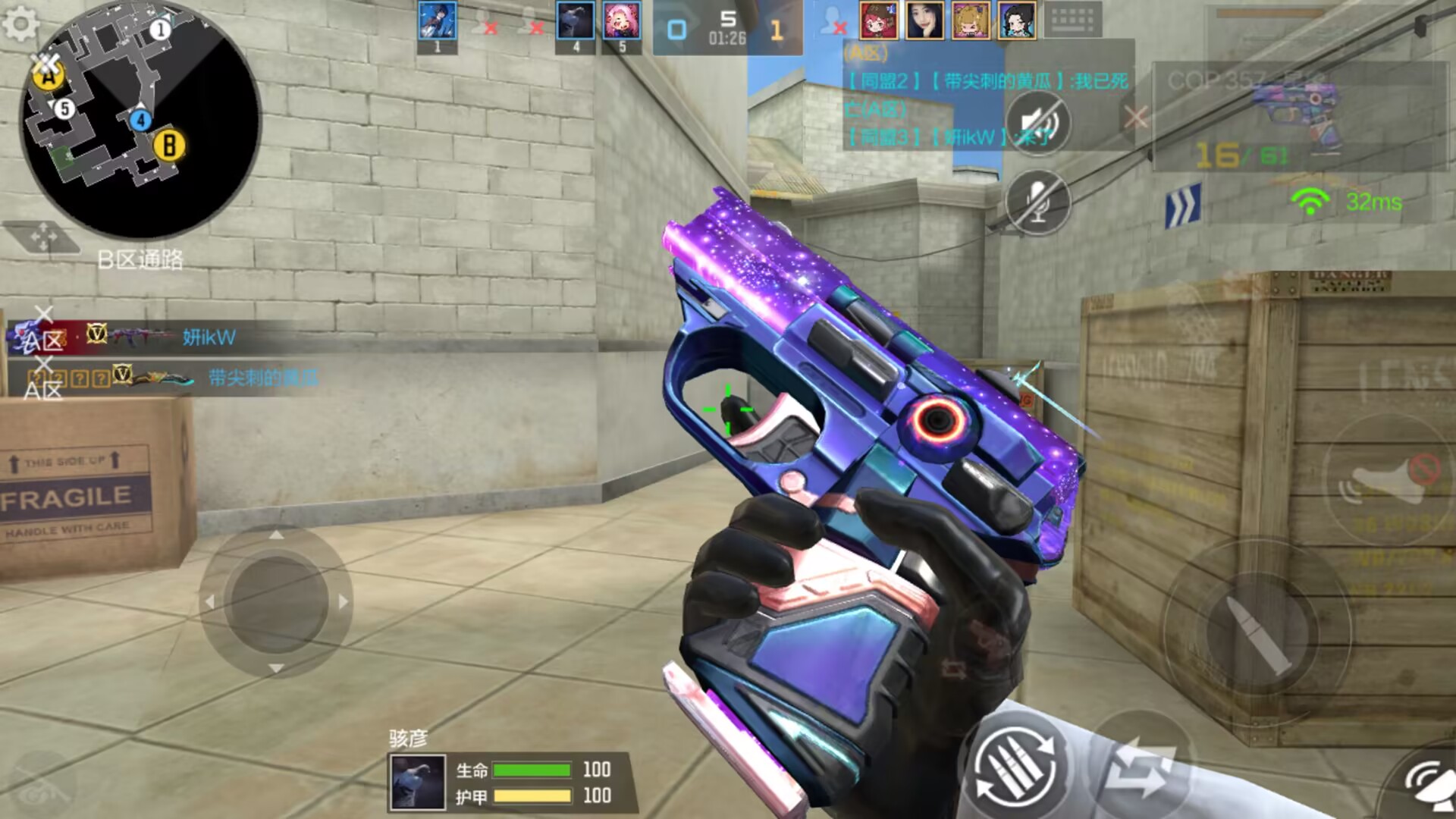Select teammate avatar numbered 1
Screen dimensions: 1456x819
(x=438, y=21)
